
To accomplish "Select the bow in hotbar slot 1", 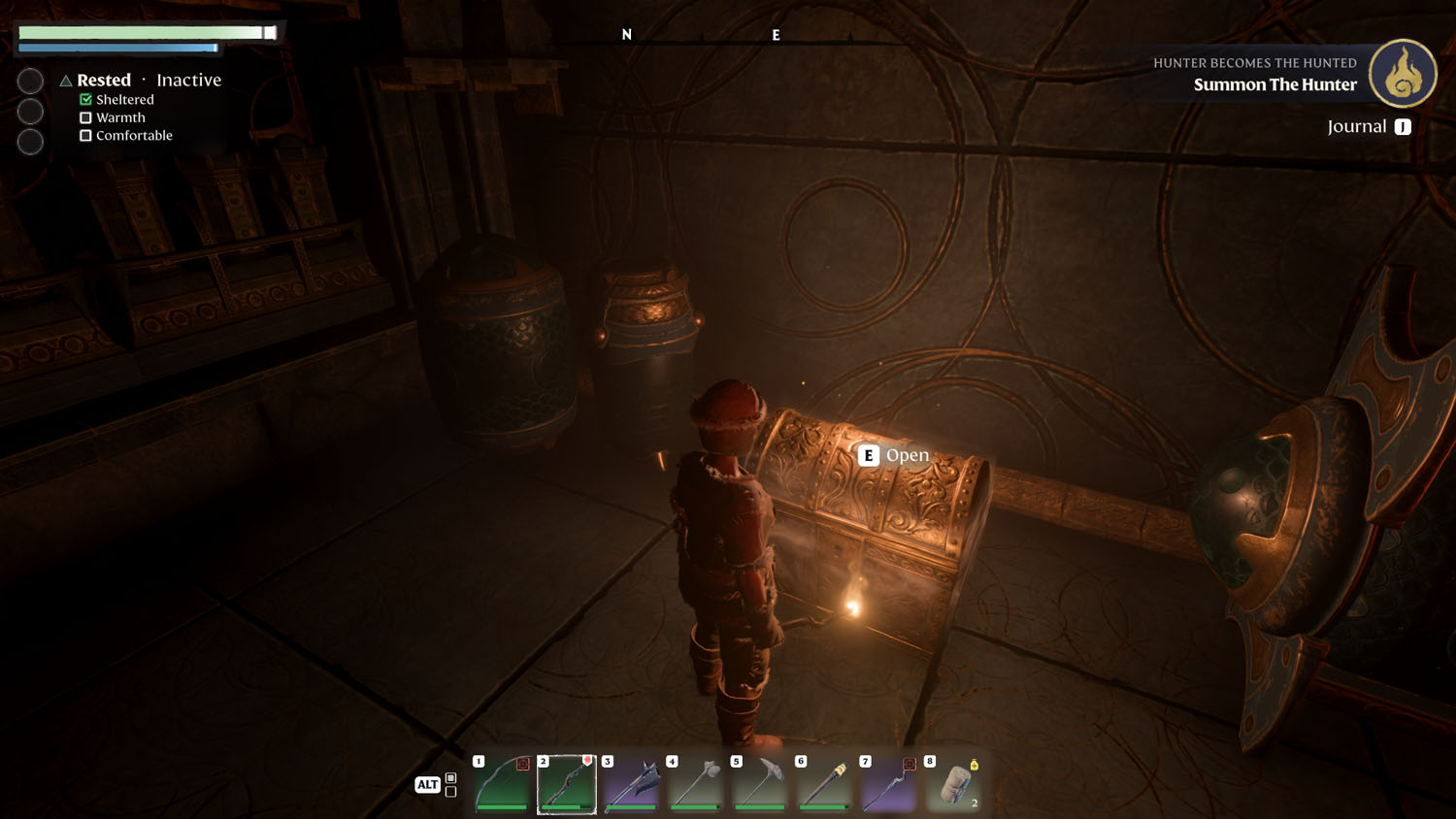I will [503, 784].
